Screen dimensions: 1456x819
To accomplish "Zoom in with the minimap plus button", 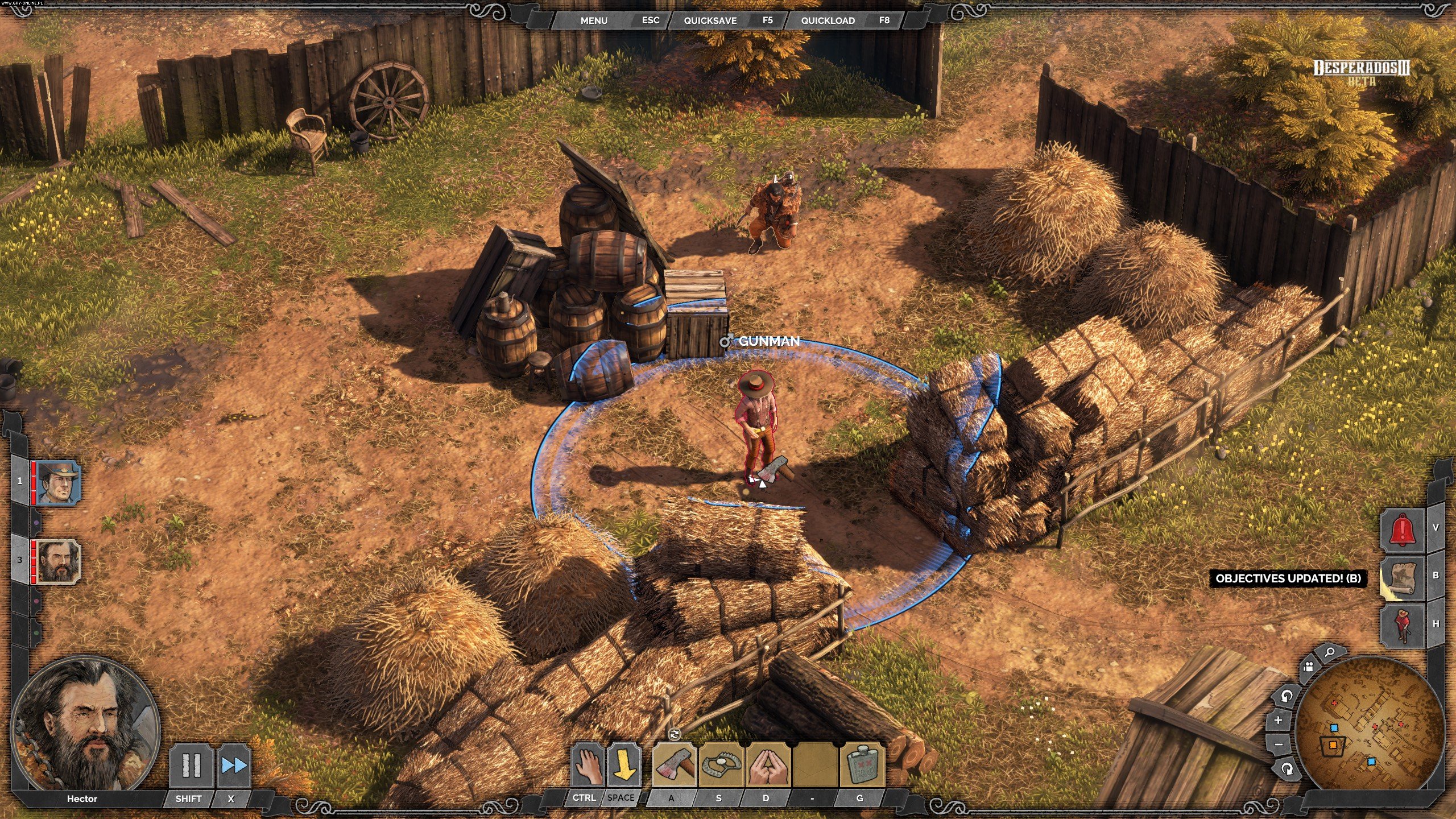I will click(1279, 720).
